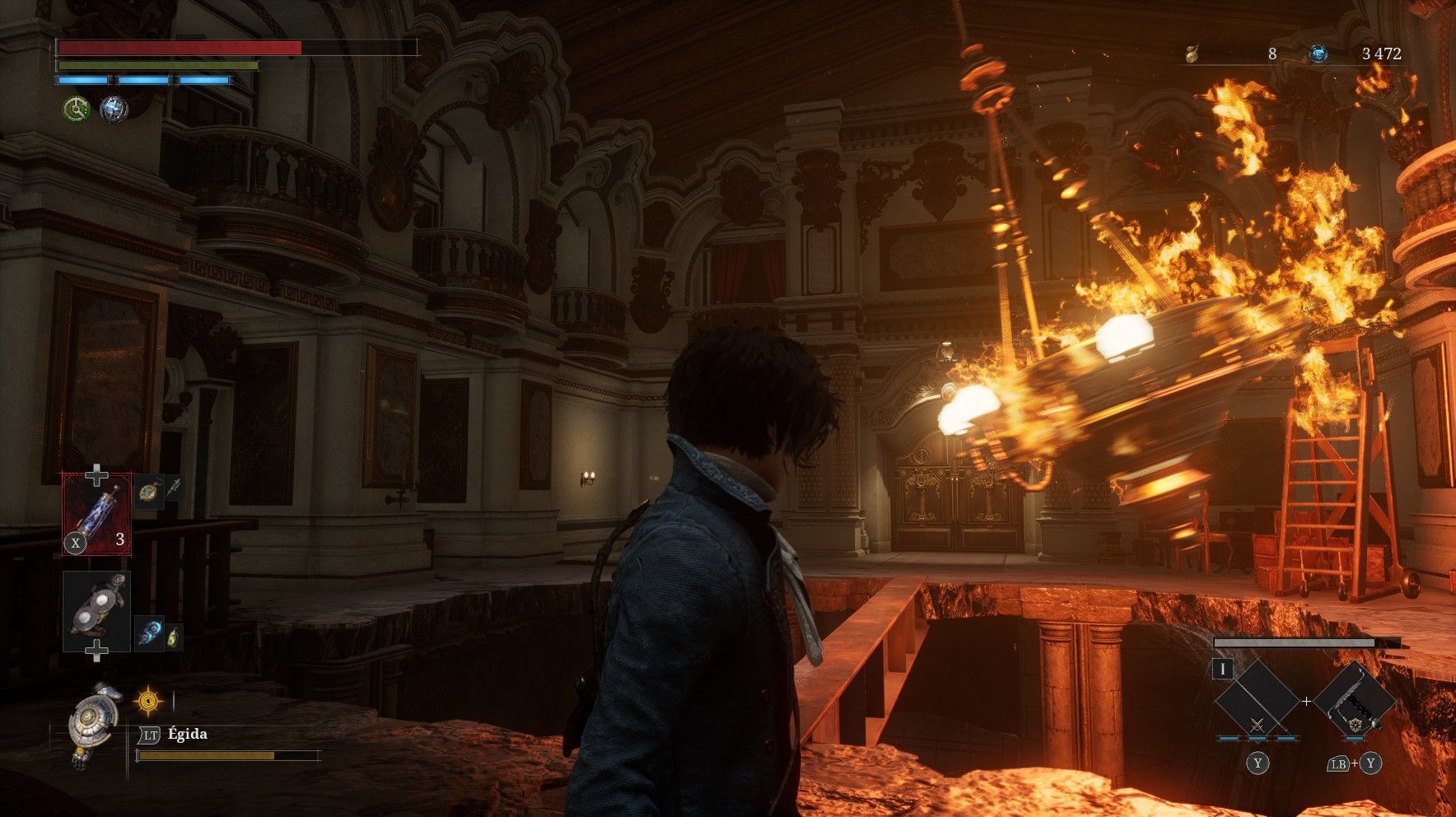Choose the curved handle Fable Art slot
This screenshot has width=1456, height=817.
pyautogui.click(x=1354, y=703)
